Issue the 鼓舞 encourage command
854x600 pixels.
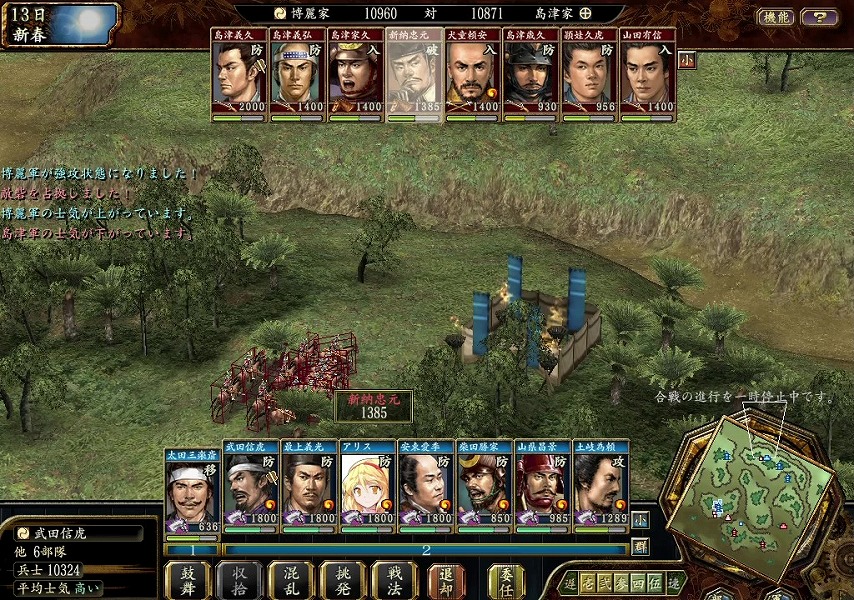pyautogui.click(x=187, y=580)
